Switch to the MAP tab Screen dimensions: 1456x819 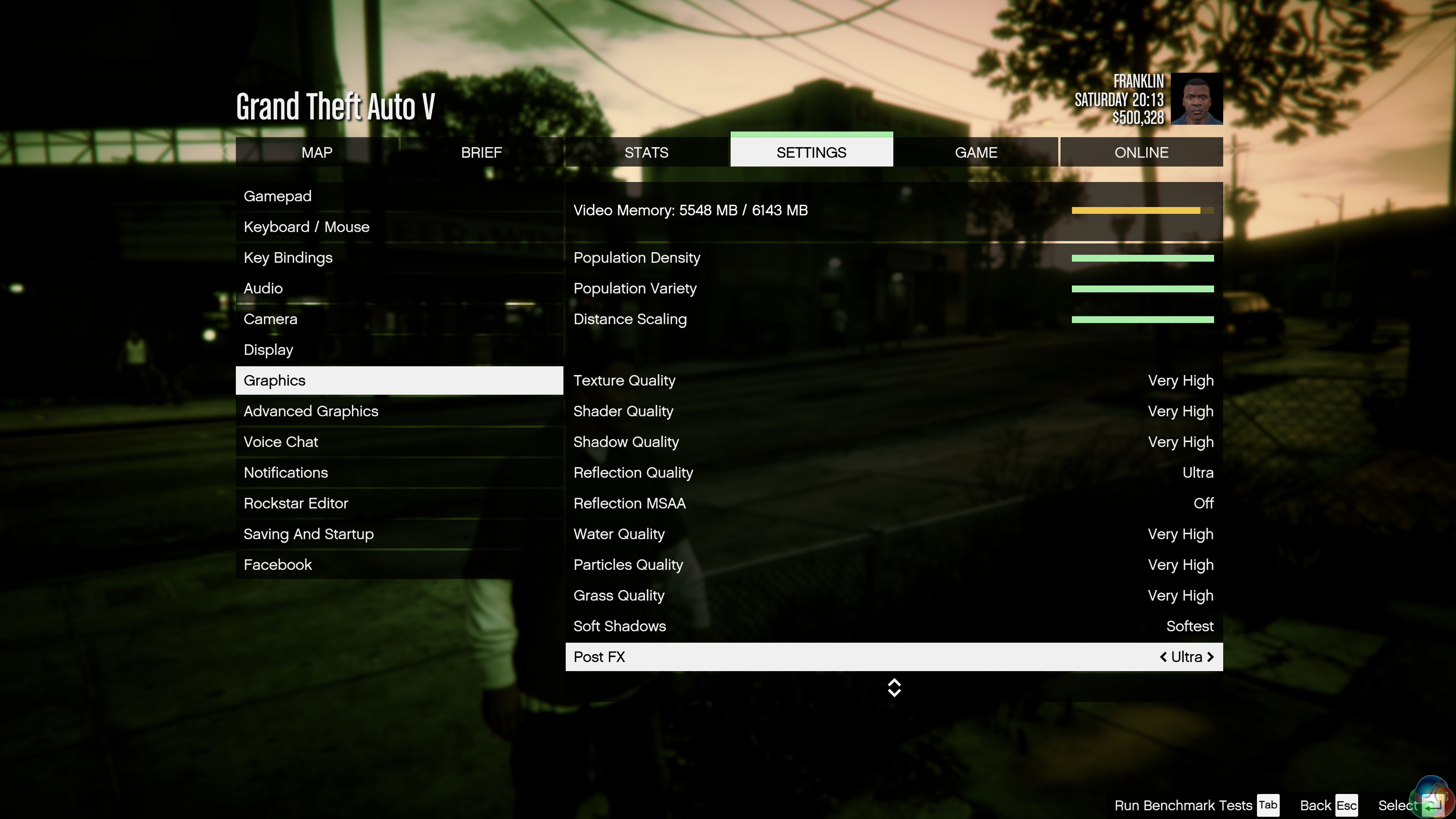pyautogui.click(x=317, y=152)
